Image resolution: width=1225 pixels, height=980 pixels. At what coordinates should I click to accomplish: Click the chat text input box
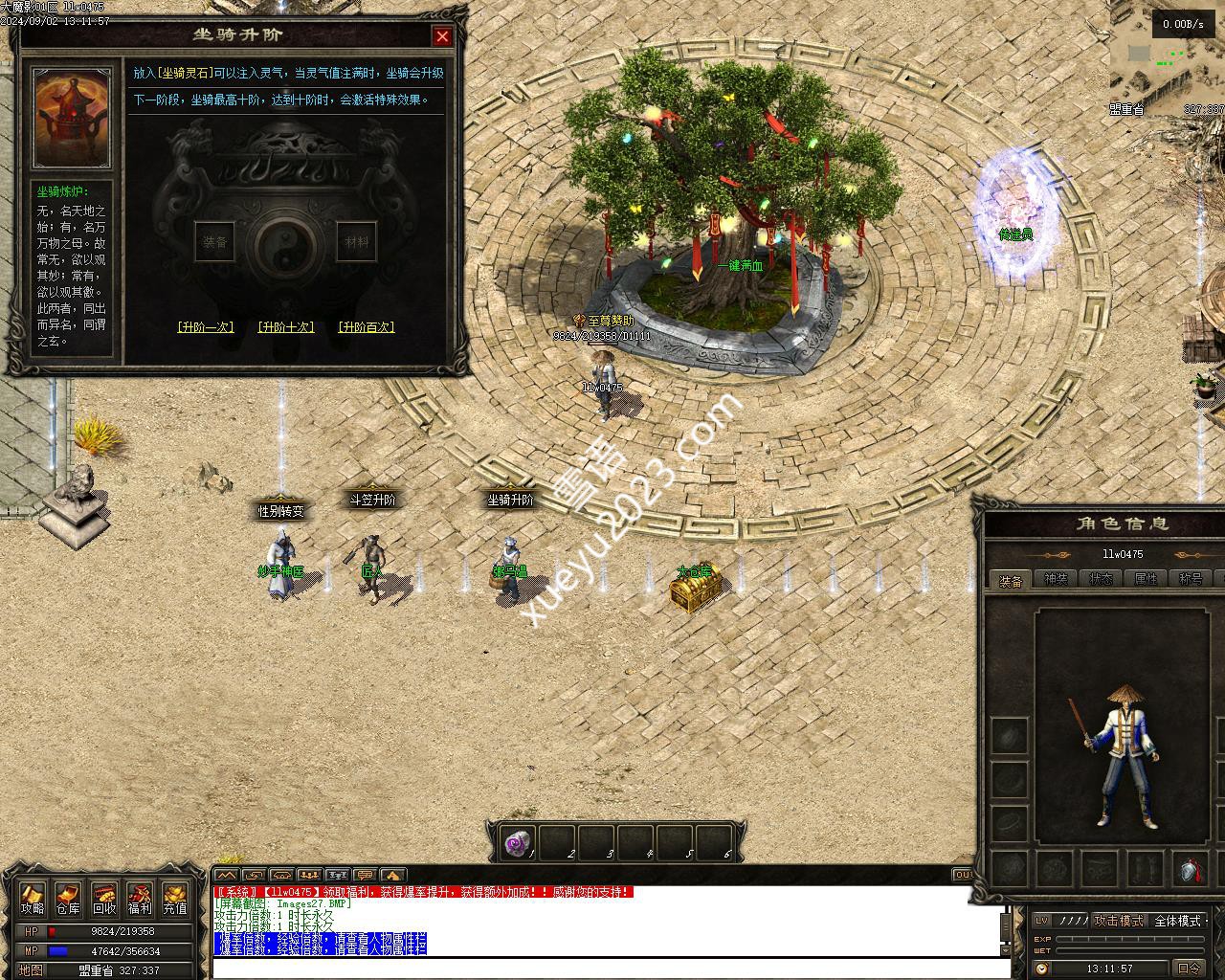[x=611, y=969]
